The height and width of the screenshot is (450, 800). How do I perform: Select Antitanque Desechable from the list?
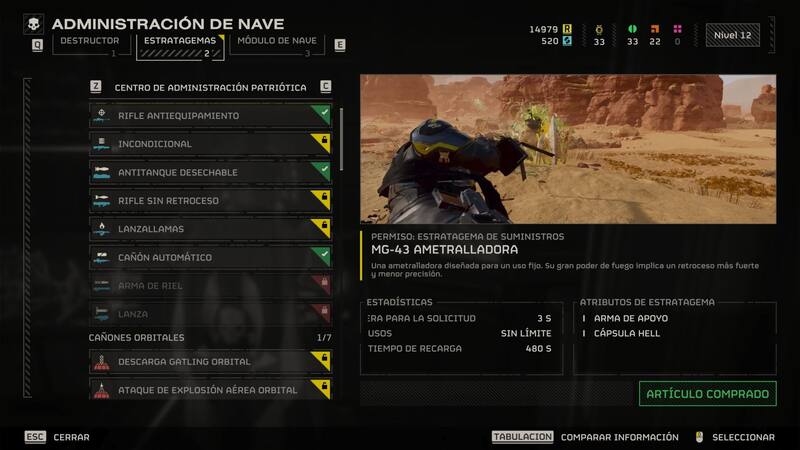[x=210, y=172]
